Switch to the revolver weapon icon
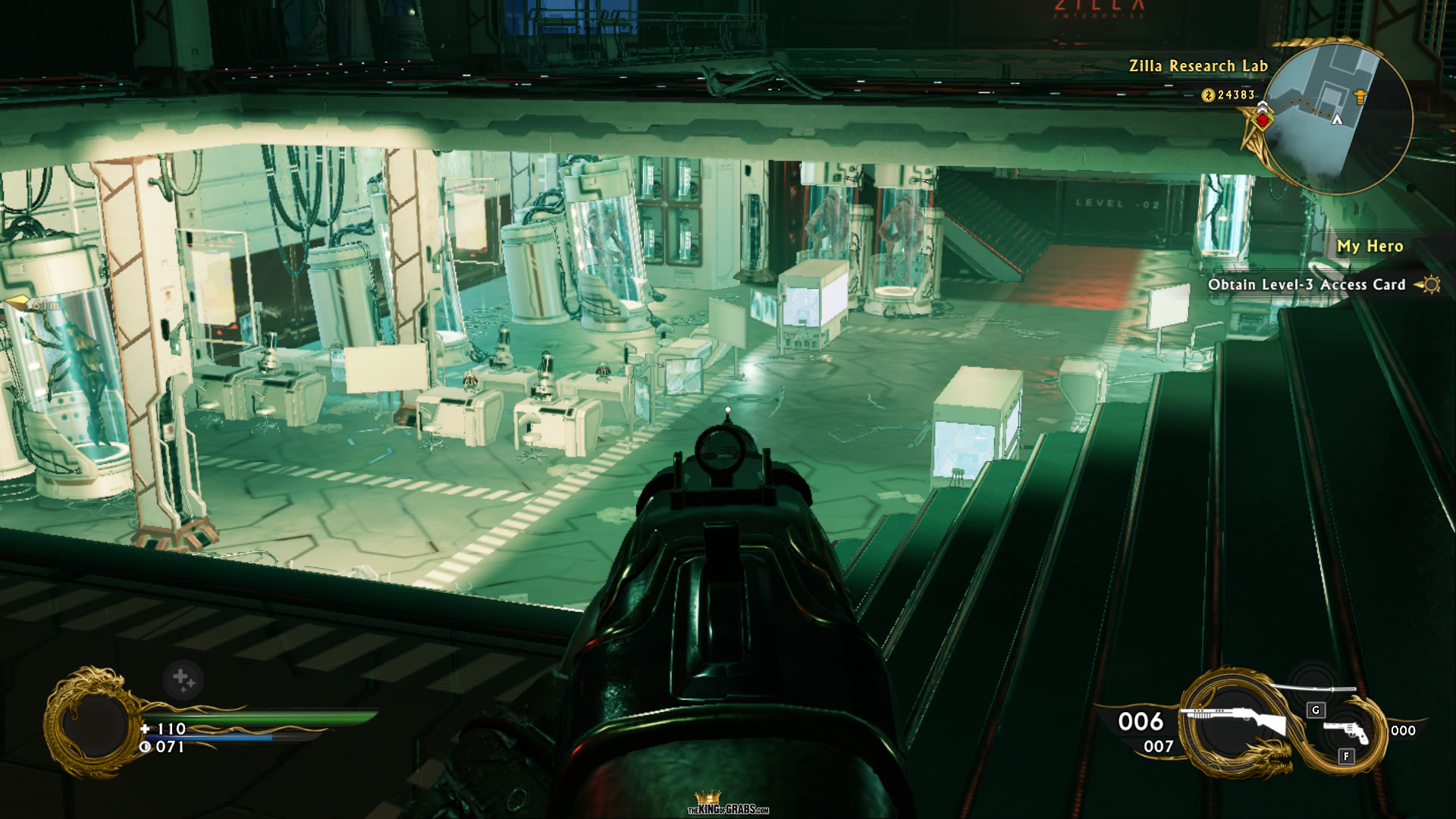1456x819 pixels. 1346,732
